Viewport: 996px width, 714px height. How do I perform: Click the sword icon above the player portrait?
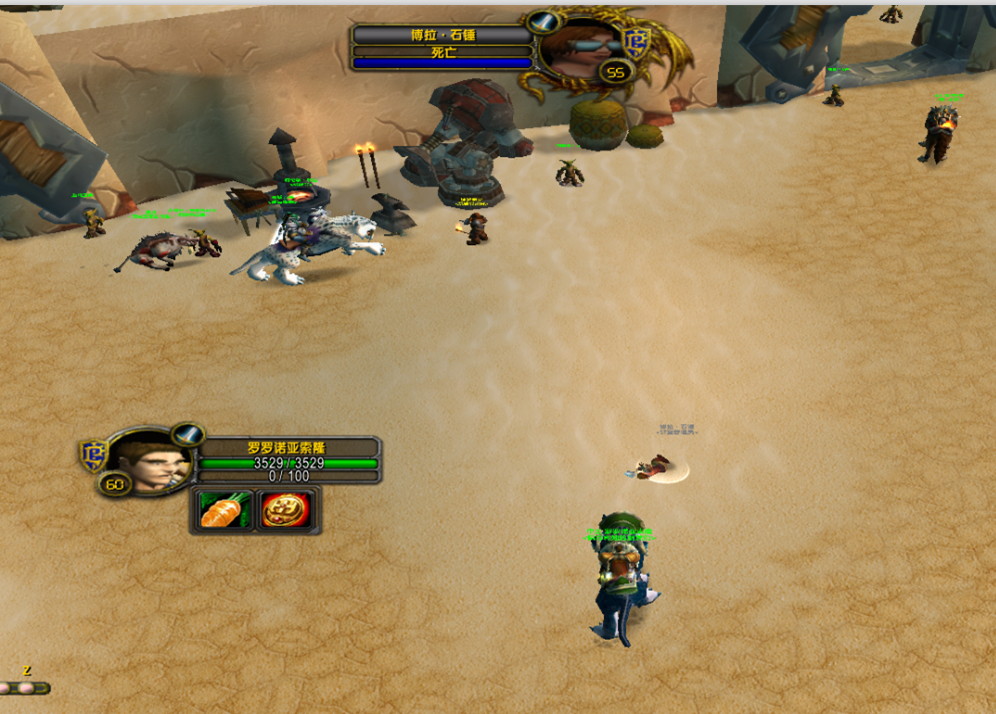[x=187, y=434]
